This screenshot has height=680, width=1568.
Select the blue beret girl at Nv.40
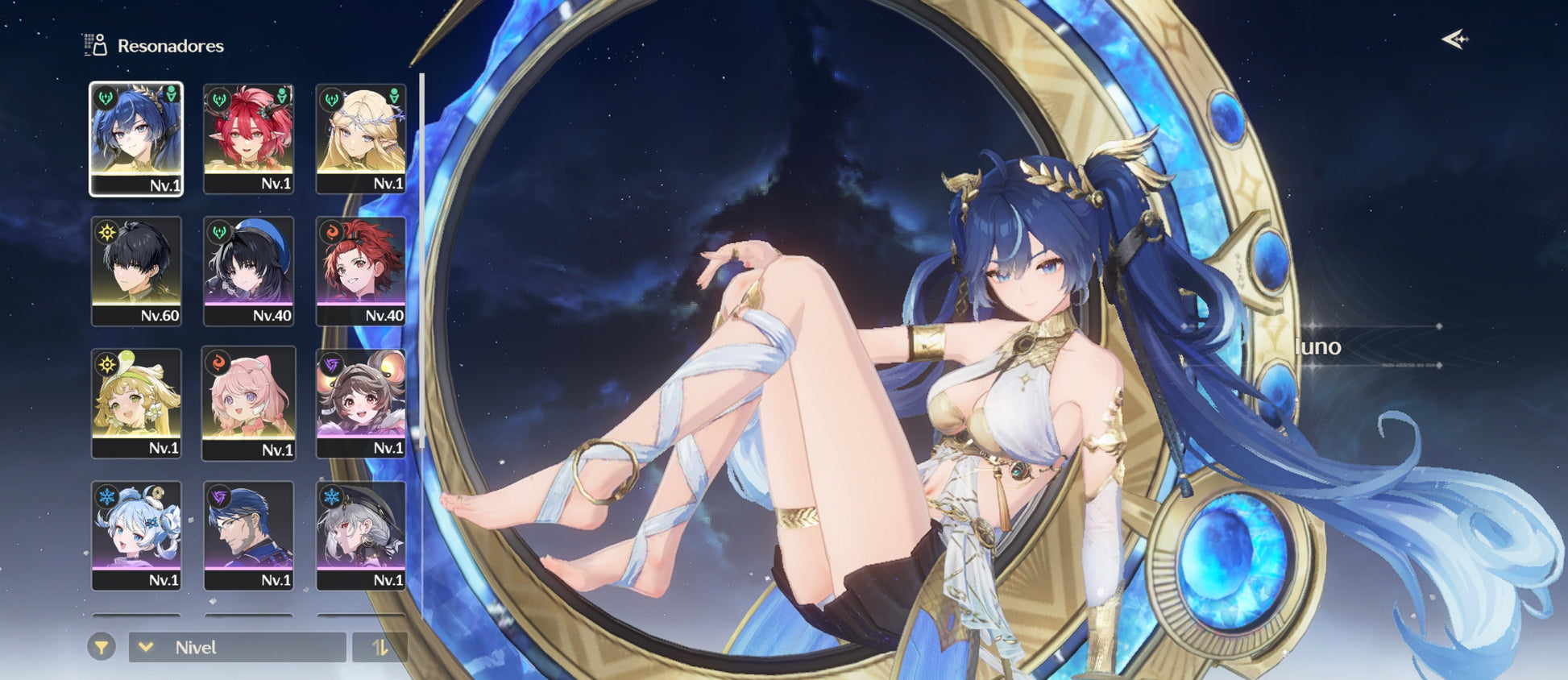click(x=248, y=271)
